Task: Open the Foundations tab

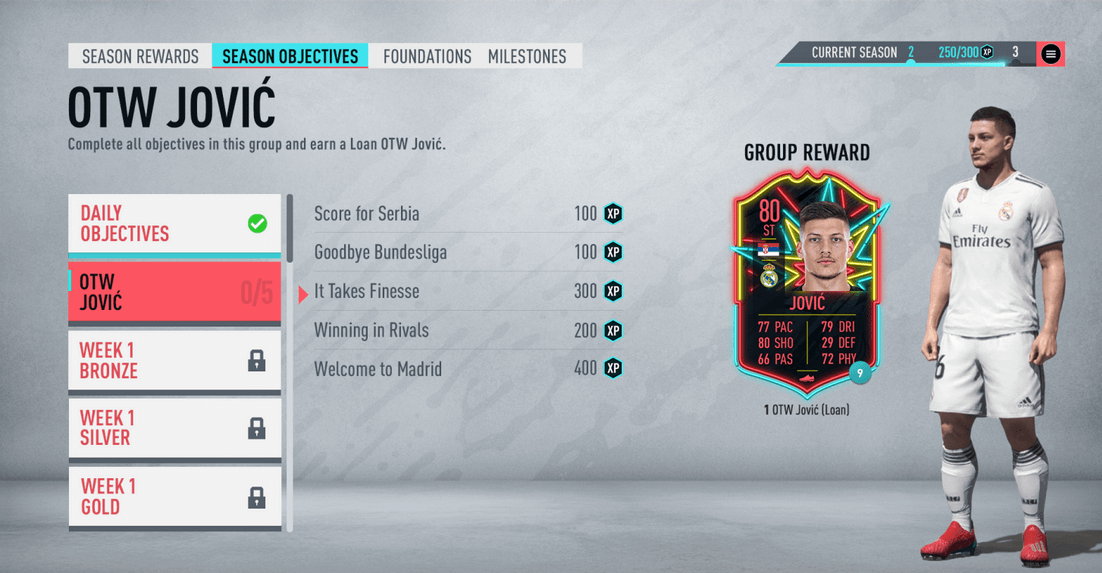Action: (x=427, y=56)
